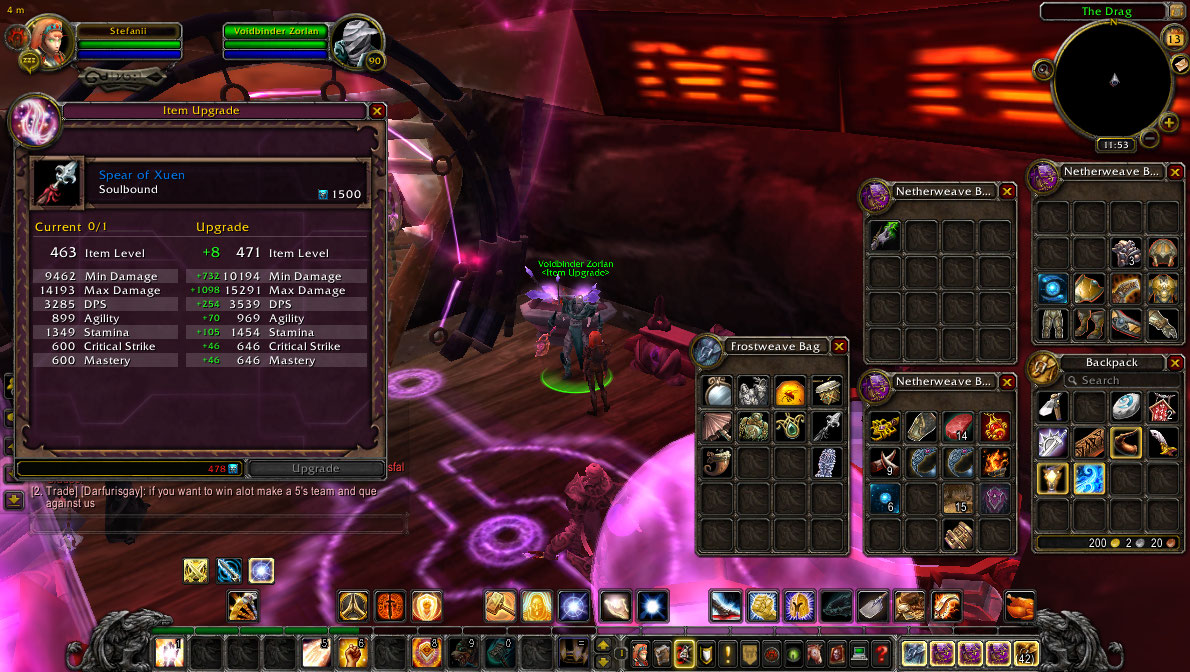The height and width of the screenshot is (672, 1190).
Task: Open the minimap clock showing 11:53
Action: click(x=1114, y=145)
